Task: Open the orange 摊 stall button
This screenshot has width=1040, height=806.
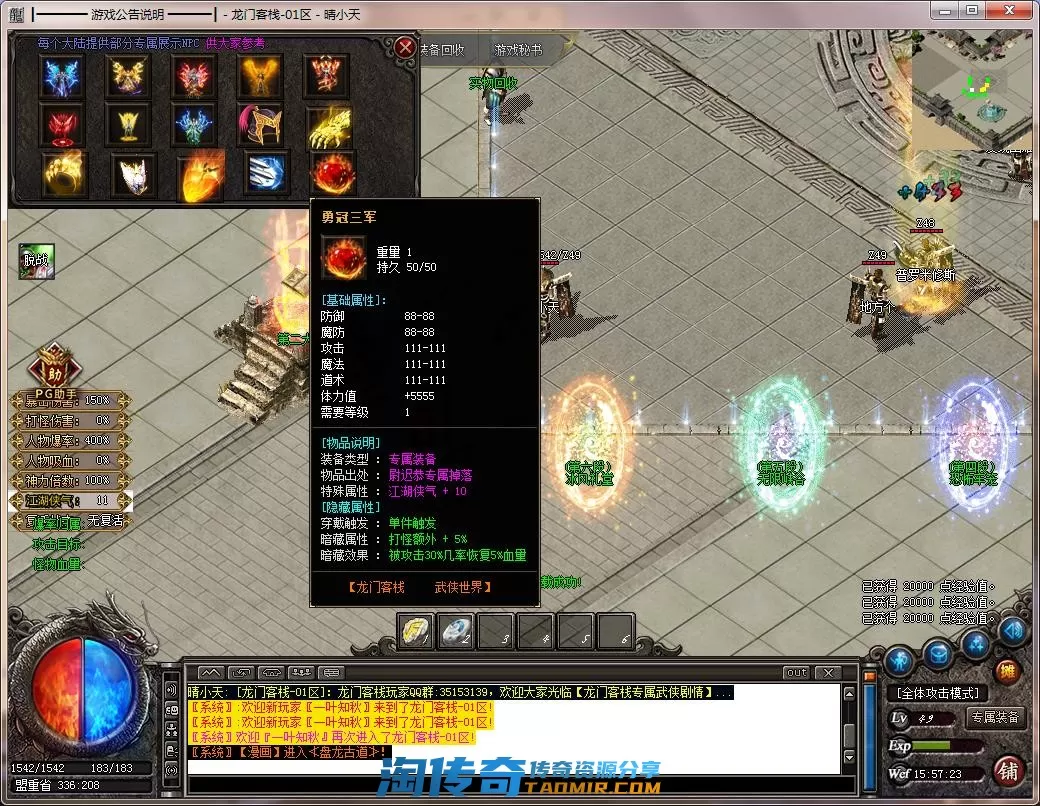Action: 1008,671
